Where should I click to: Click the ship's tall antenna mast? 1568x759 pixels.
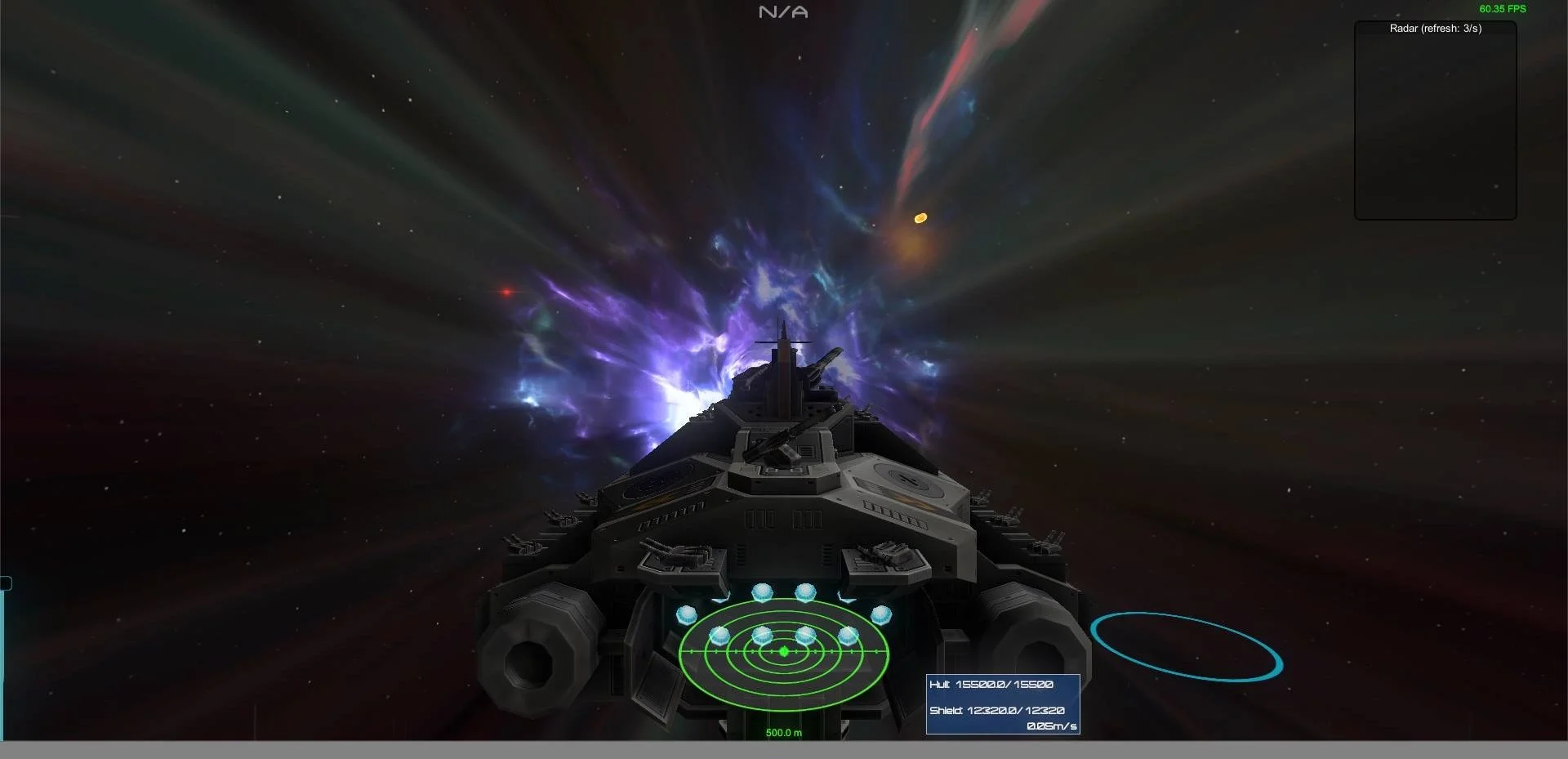(782, 343)
